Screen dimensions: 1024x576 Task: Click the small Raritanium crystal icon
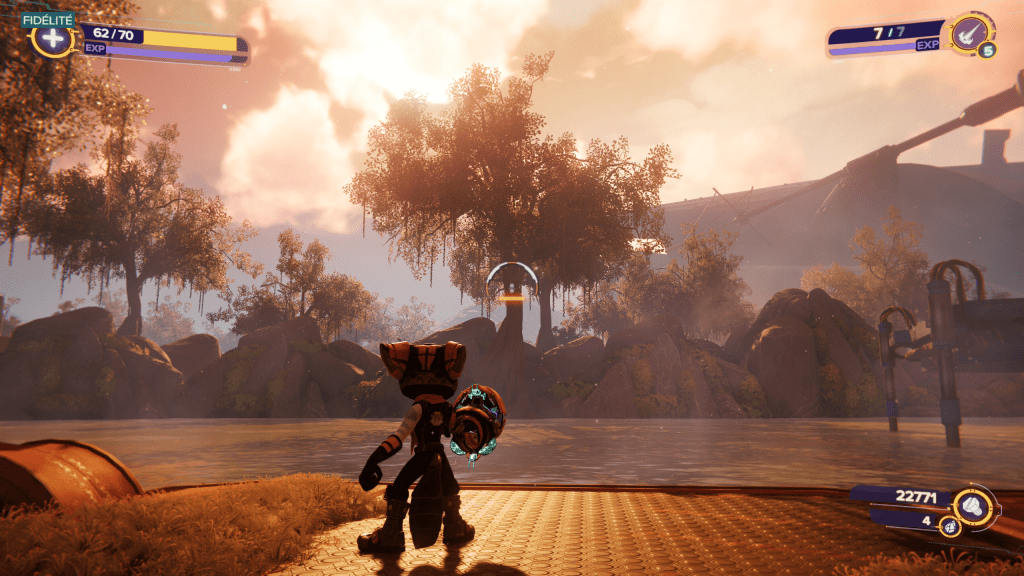948,525
